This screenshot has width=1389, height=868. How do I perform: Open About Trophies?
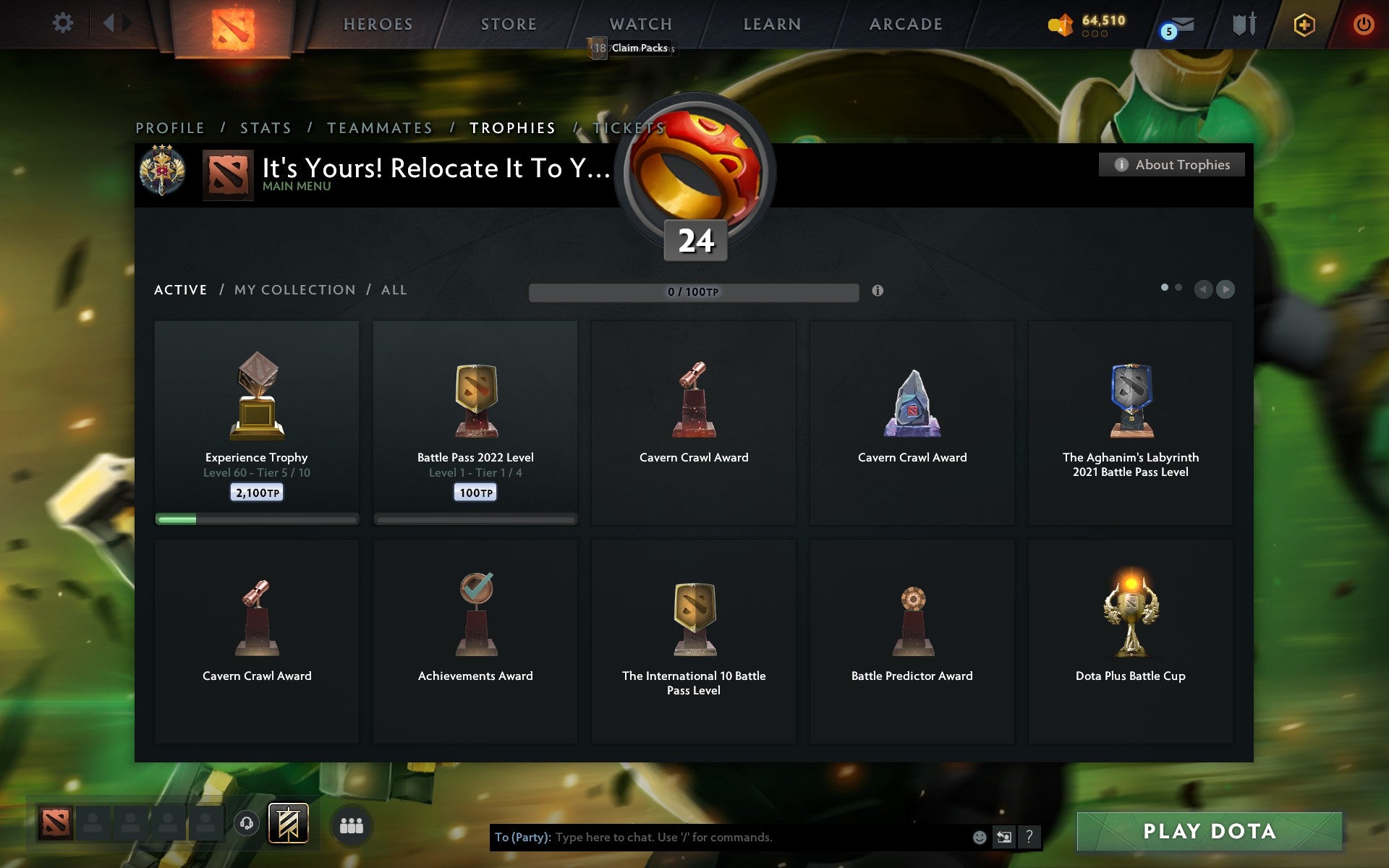(x=1171, y=165)
